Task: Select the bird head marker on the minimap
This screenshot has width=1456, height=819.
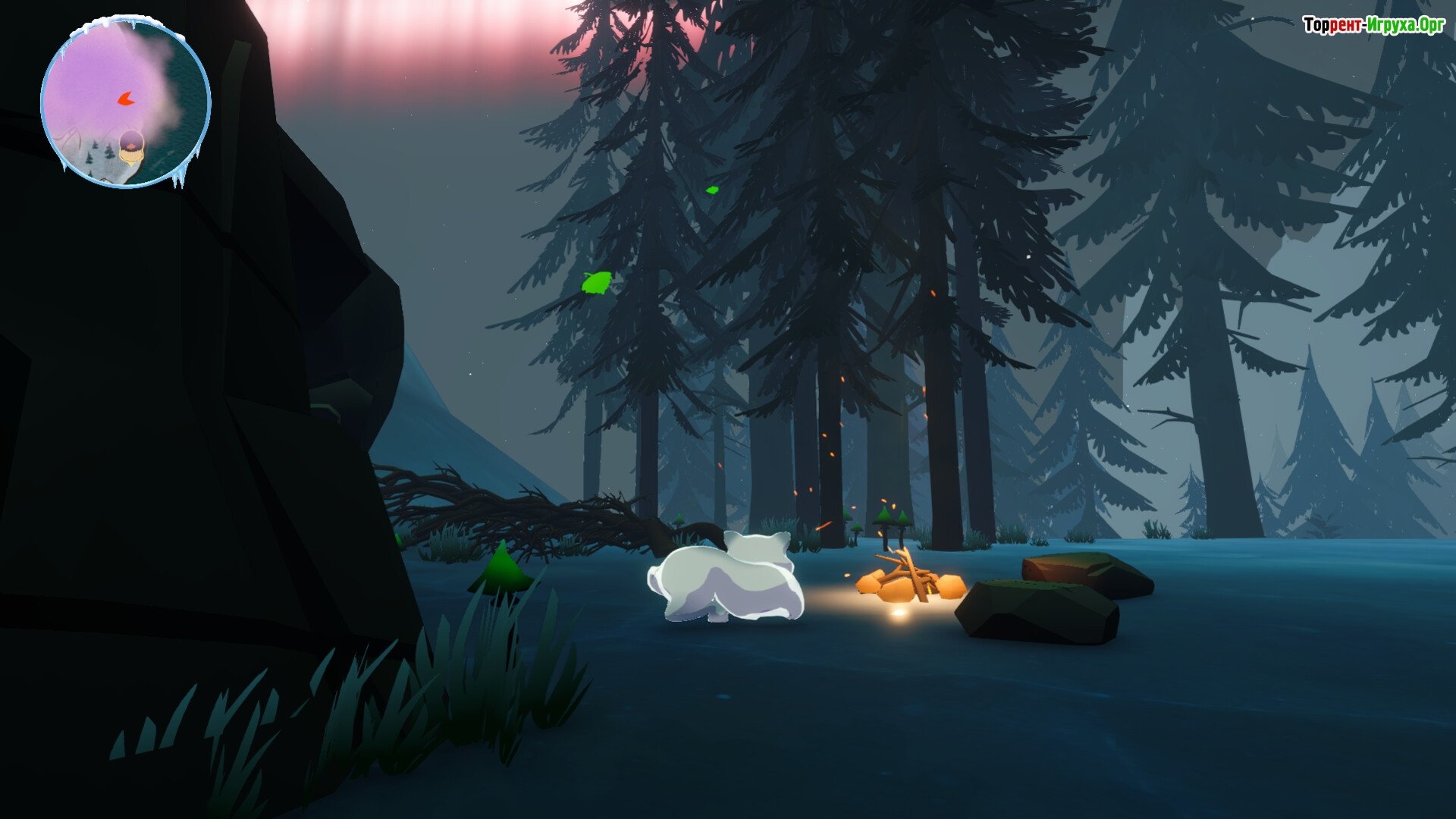Action: [x=132, y=146]
